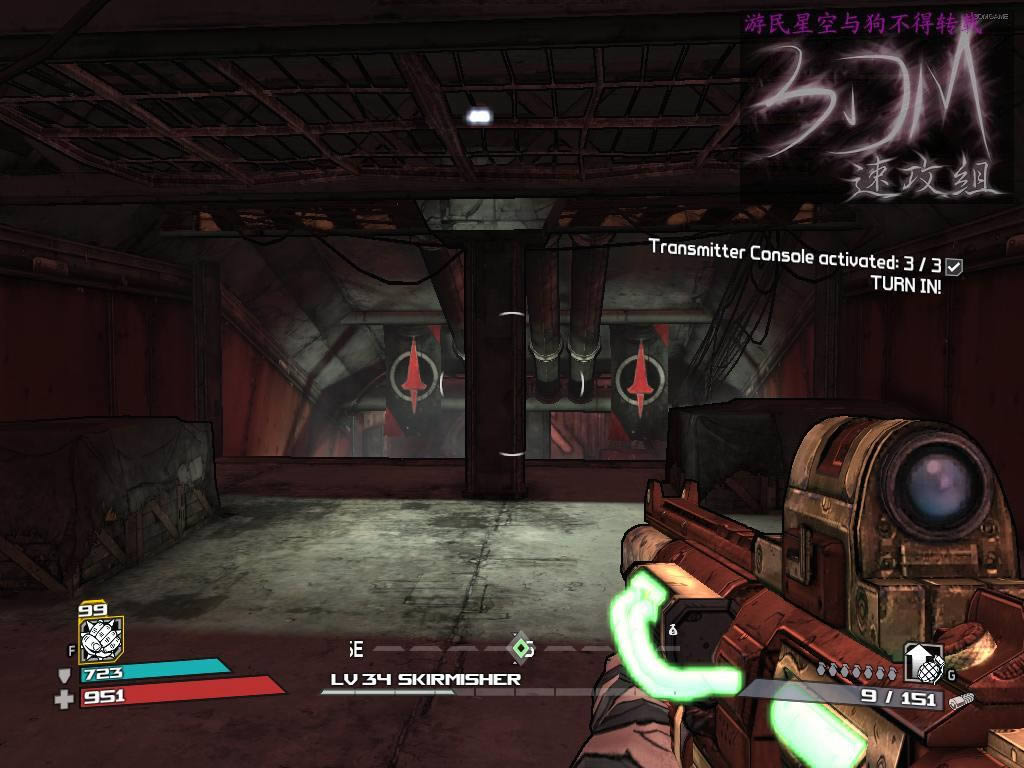
Task: Select the green diamond waypoint on the compass
Action: coord(521,648)
